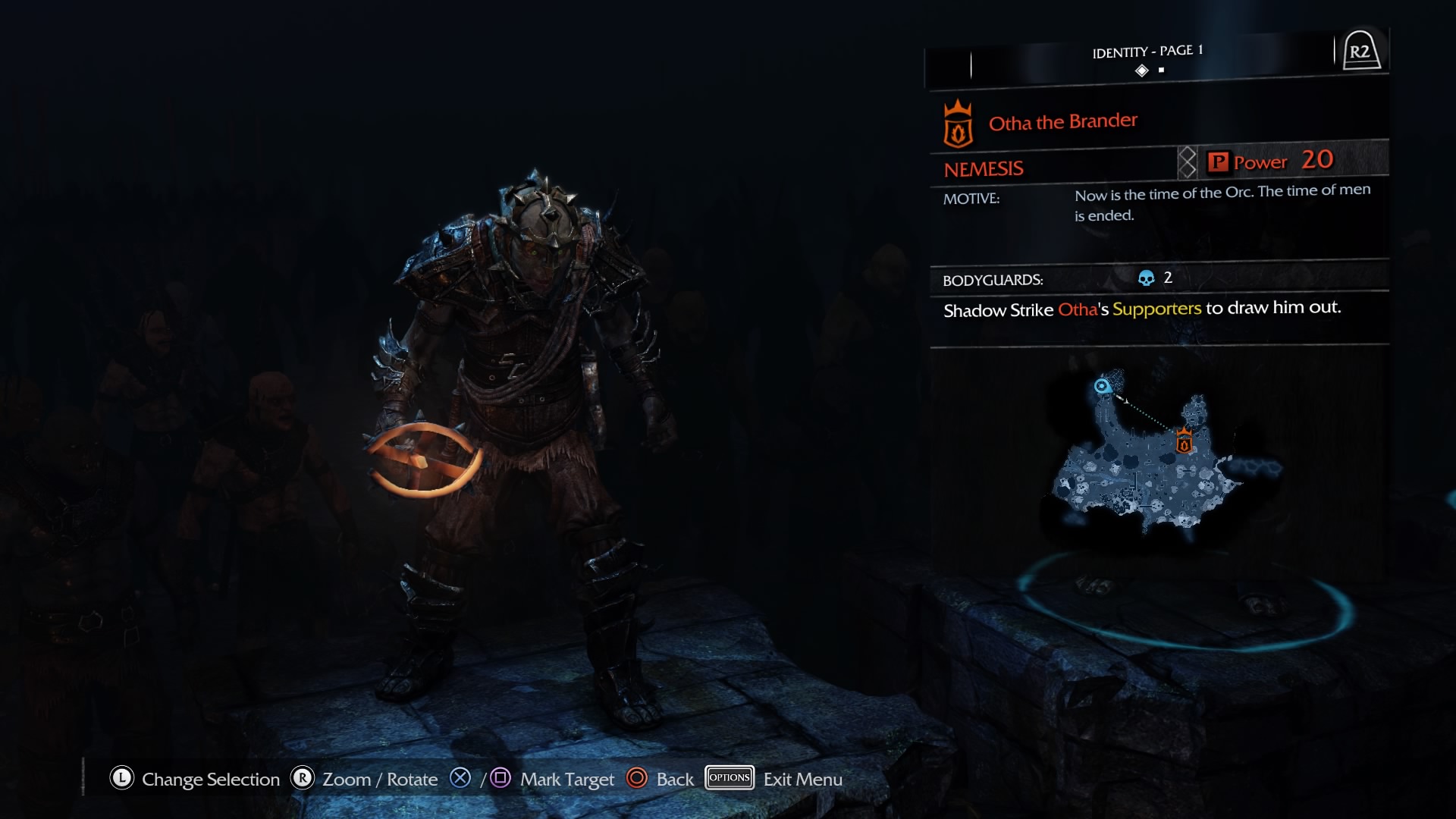Select Otha's orange captain marker on the map

coord(1184,441)
